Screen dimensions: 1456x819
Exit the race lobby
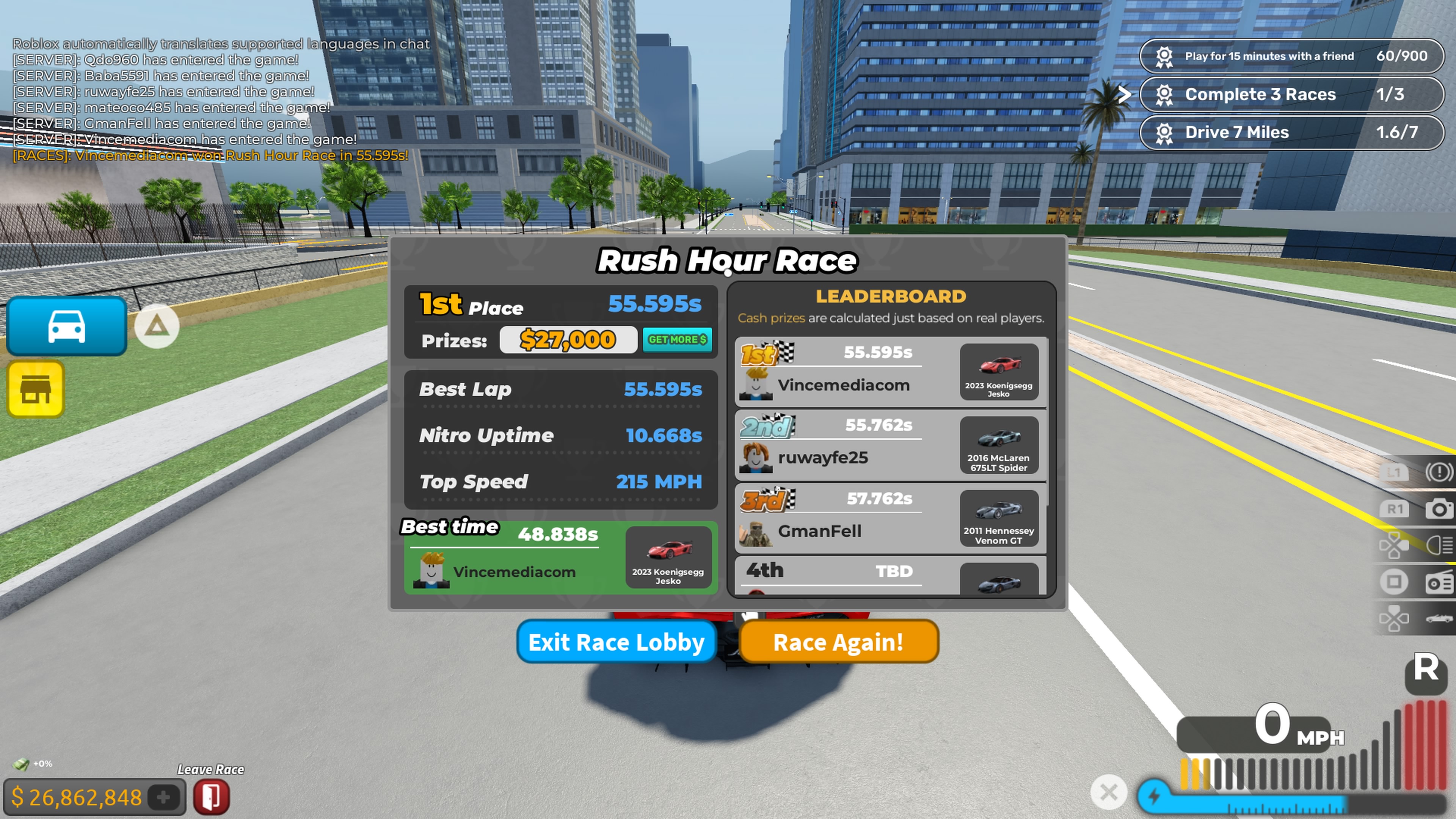[x=616, y=642]
